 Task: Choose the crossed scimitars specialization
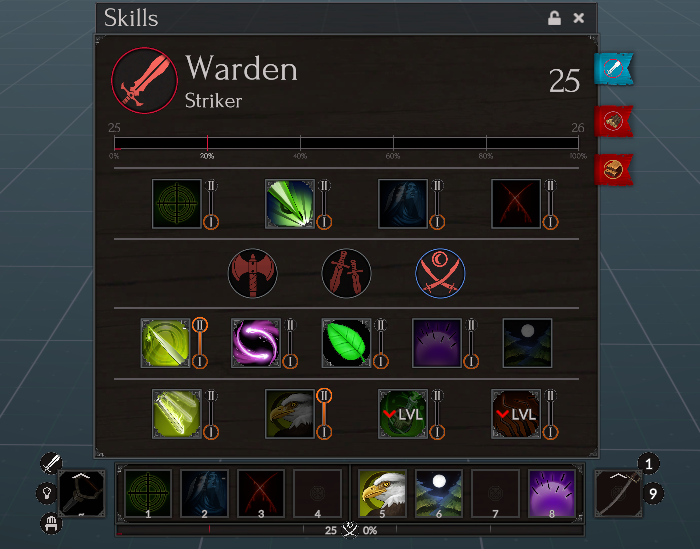[440, 273]
